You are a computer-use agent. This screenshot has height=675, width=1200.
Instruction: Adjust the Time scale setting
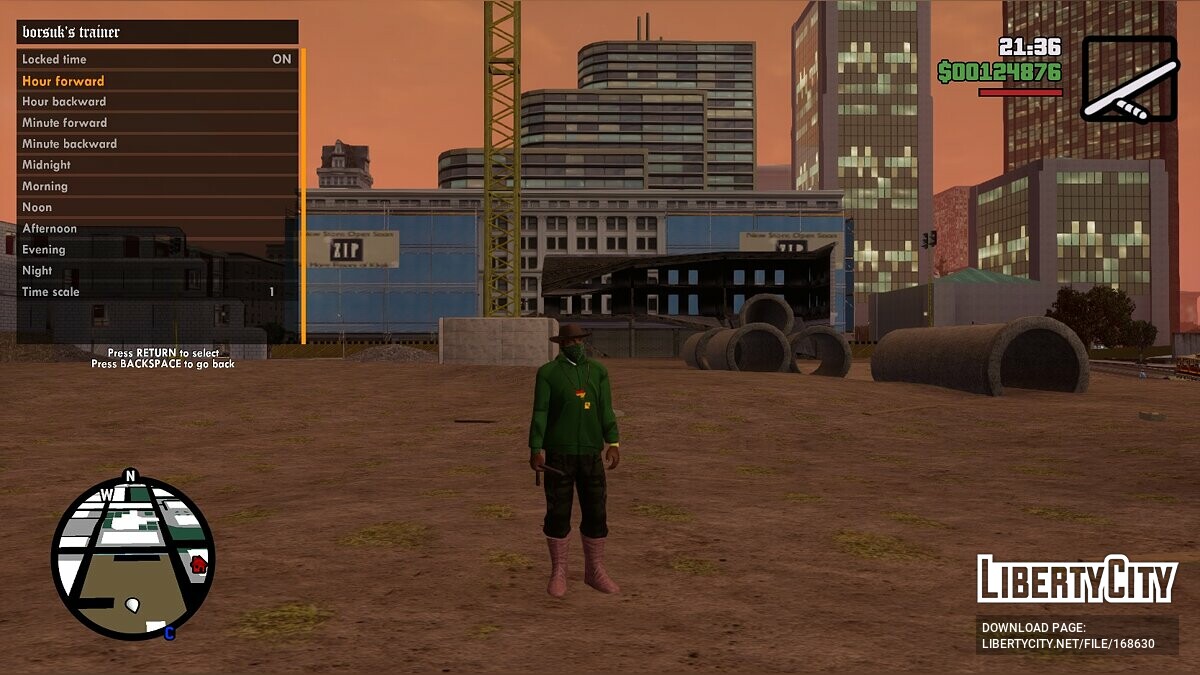pos(157,292)
